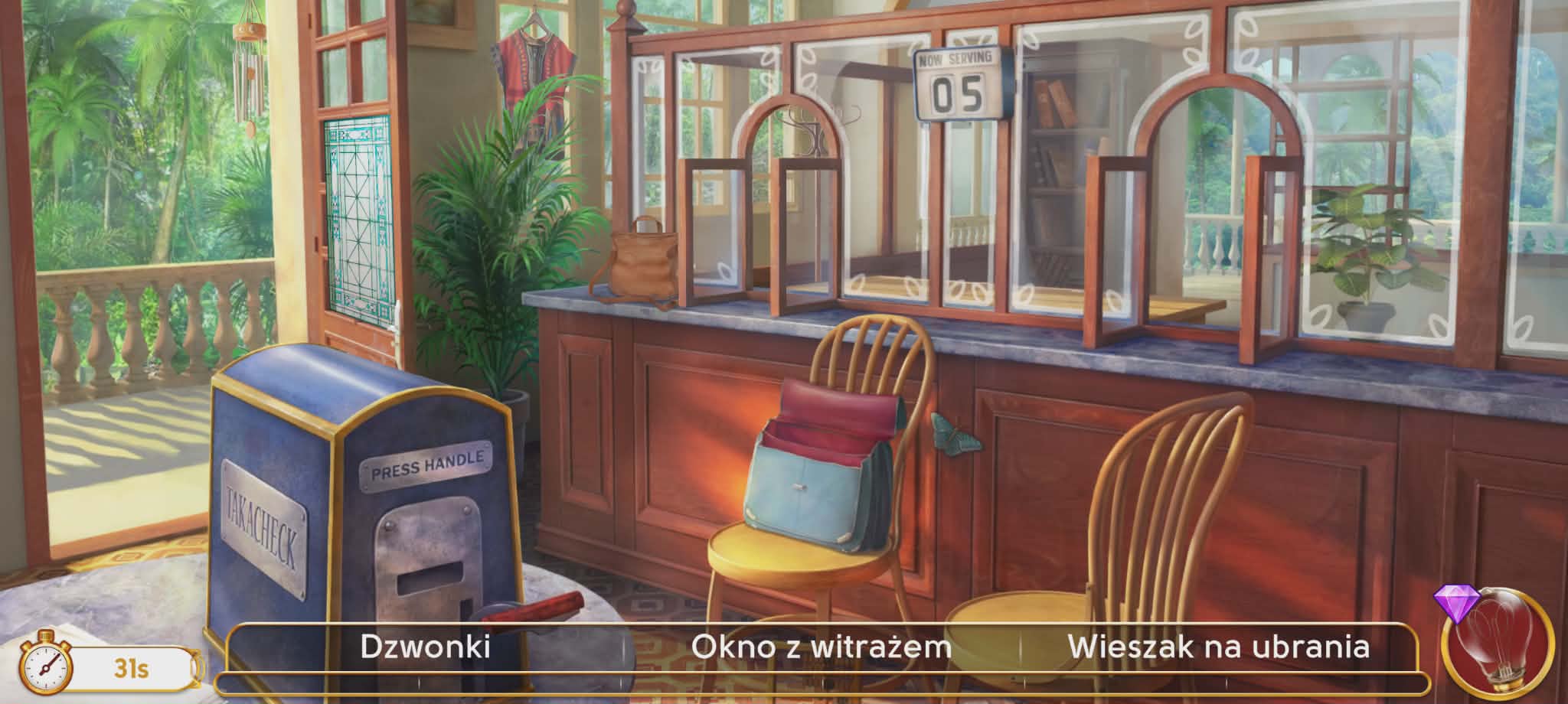Select the Dzwonki entry in the item list

click(x=425, y=647)
